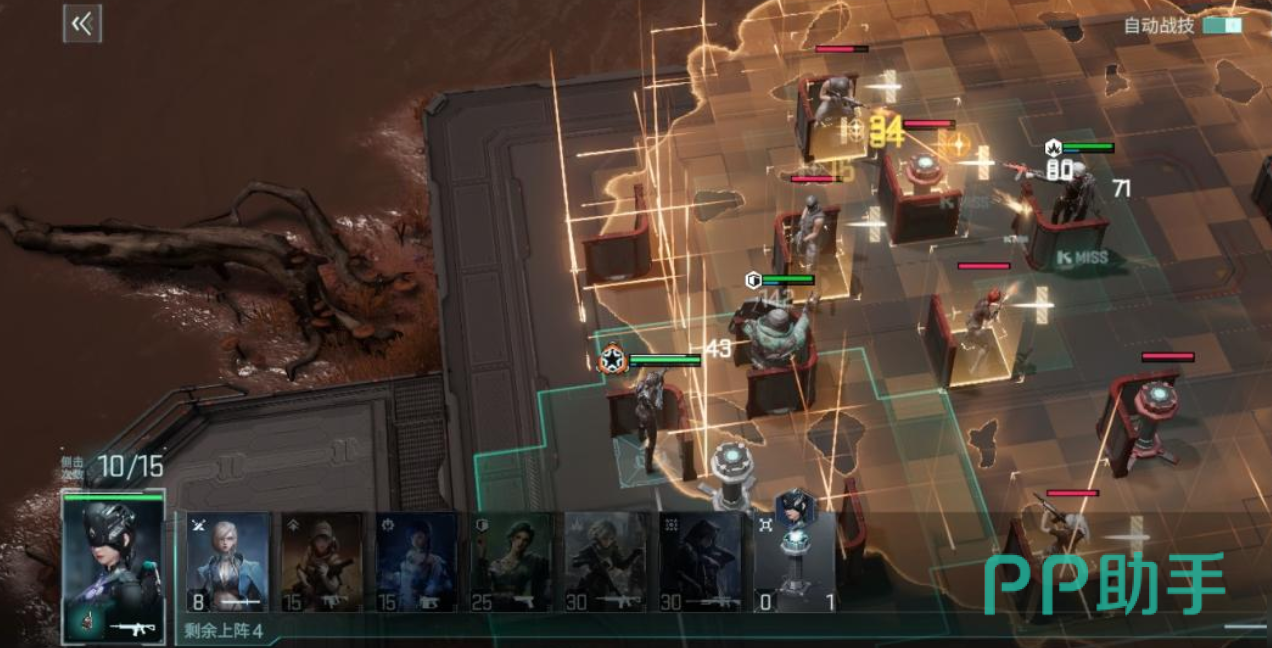Screen dimensions: 1272x648
Task: Select the deployed ally with star badge
Action: click(650, 410)
